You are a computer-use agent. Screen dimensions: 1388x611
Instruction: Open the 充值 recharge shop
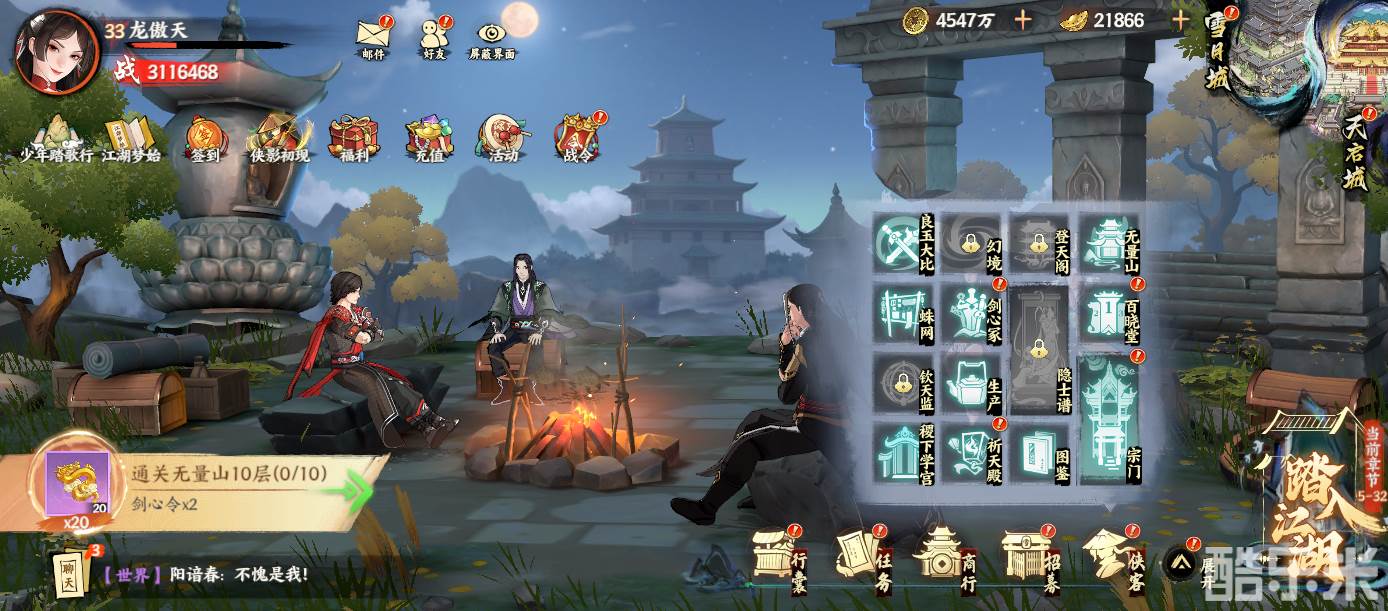click(429, 138)
